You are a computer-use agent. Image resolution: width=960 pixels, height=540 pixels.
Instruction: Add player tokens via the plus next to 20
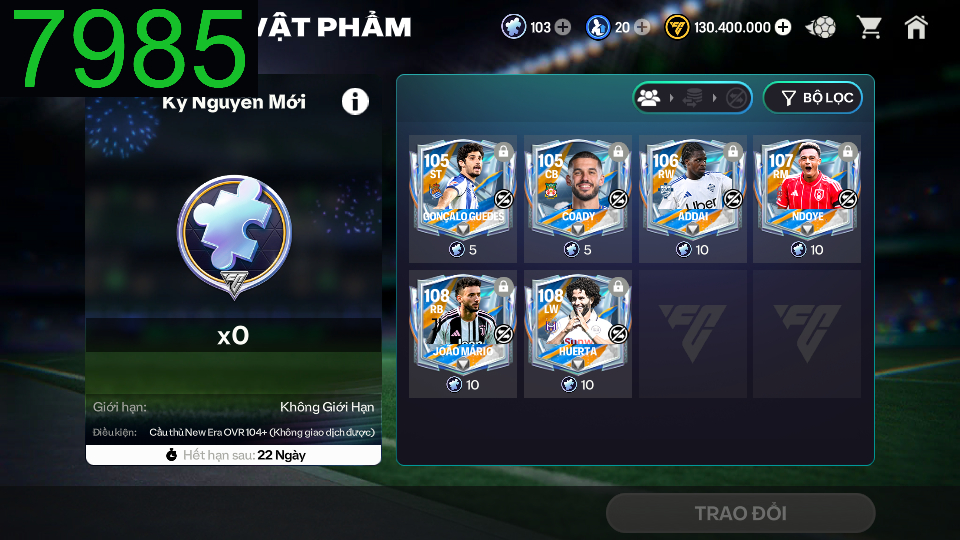pos(642,27)
